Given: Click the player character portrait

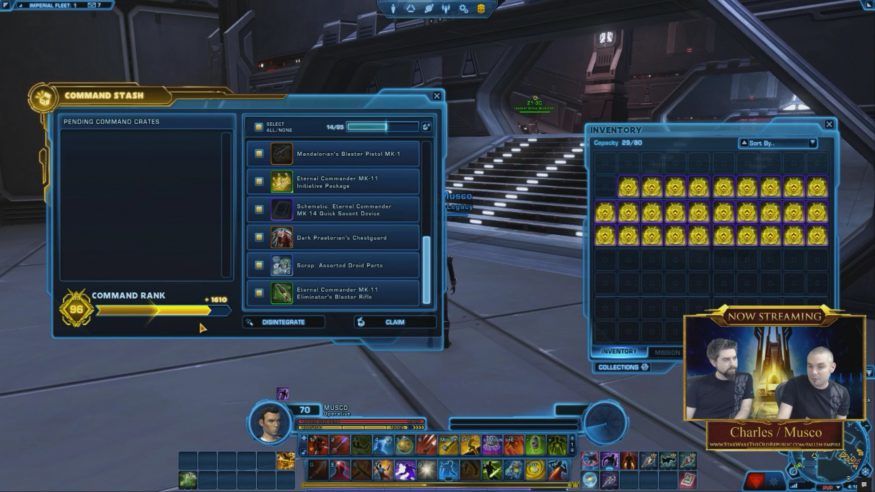Looking at the screenshot, I should (268, 421).
